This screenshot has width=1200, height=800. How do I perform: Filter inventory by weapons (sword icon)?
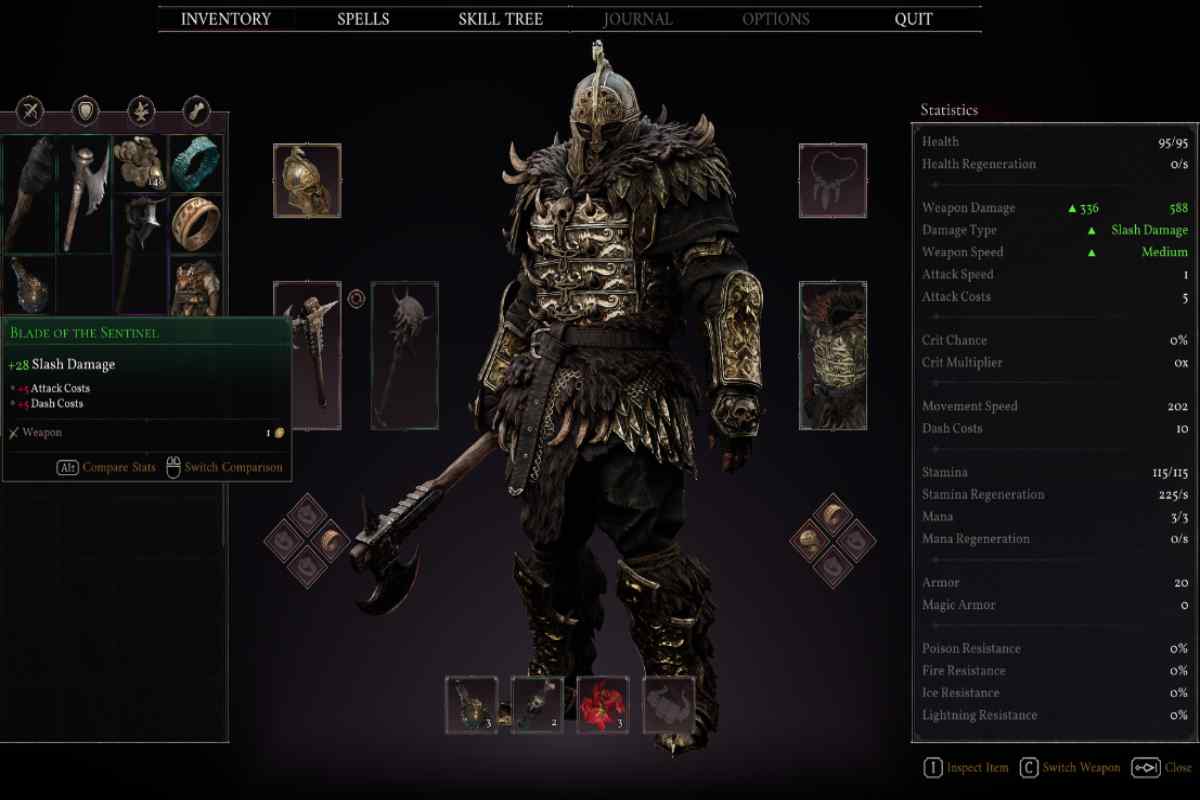pyautogui.click(x=31, y=111)
